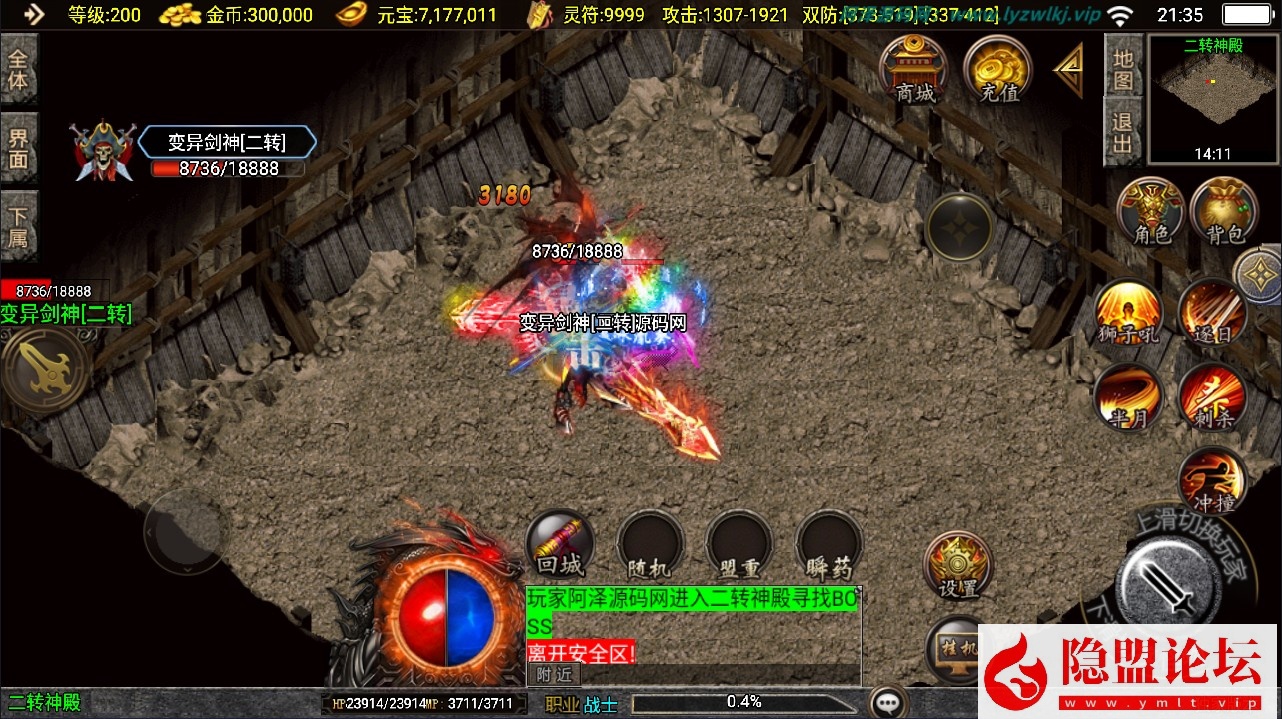Collapse the top menu with the gold triangle
This screenshot has height=719, width=1282.
1069,70
